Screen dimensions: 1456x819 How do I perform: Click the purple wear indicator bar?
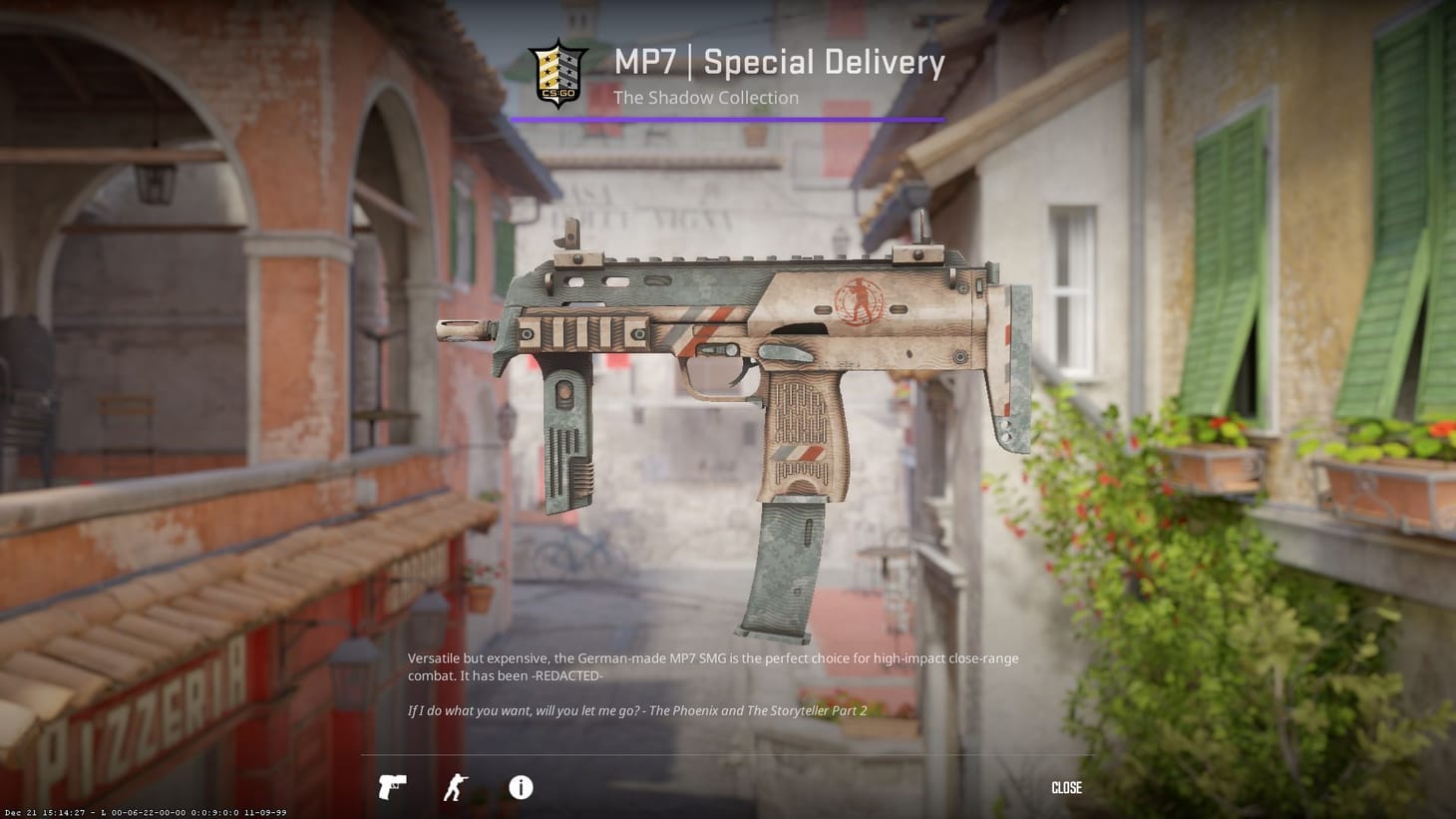pyautogui.click(x=728, y=118)
